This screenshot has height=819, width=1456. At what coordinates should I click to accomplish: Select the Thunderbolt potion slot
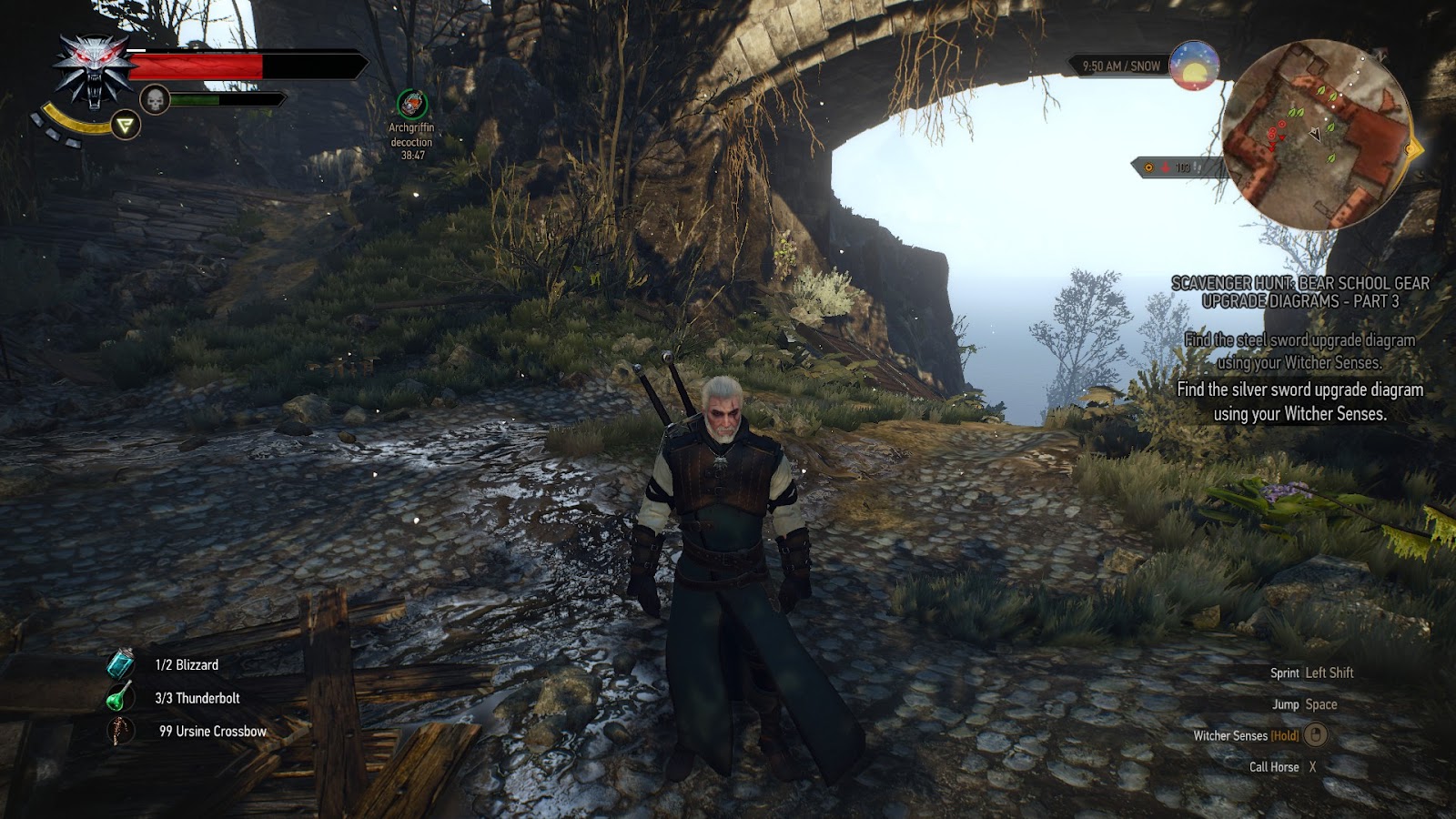click(x=121, y=698)
